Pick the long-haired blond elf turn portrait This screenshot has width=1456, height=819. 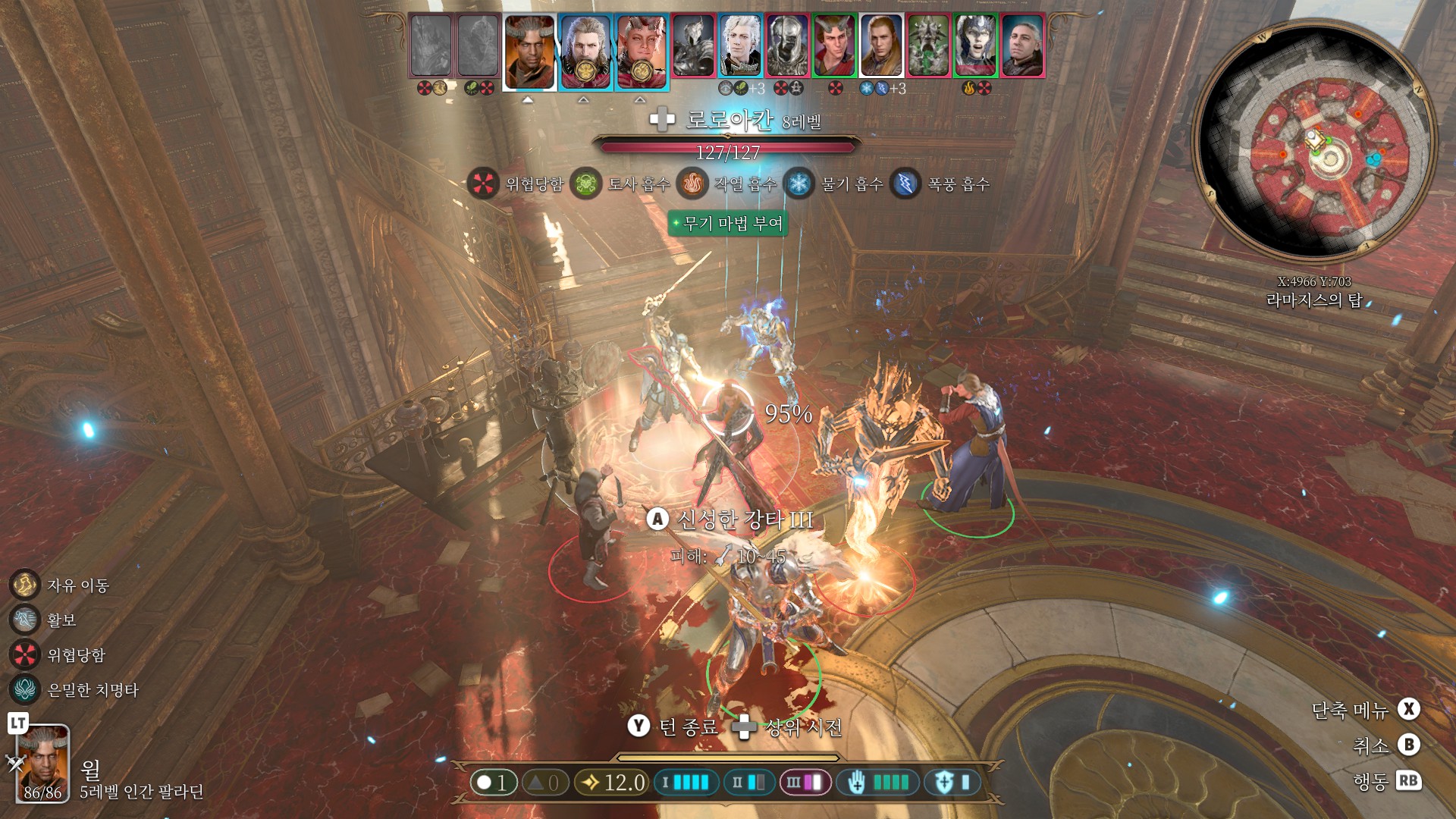click(x=881, y=45)
